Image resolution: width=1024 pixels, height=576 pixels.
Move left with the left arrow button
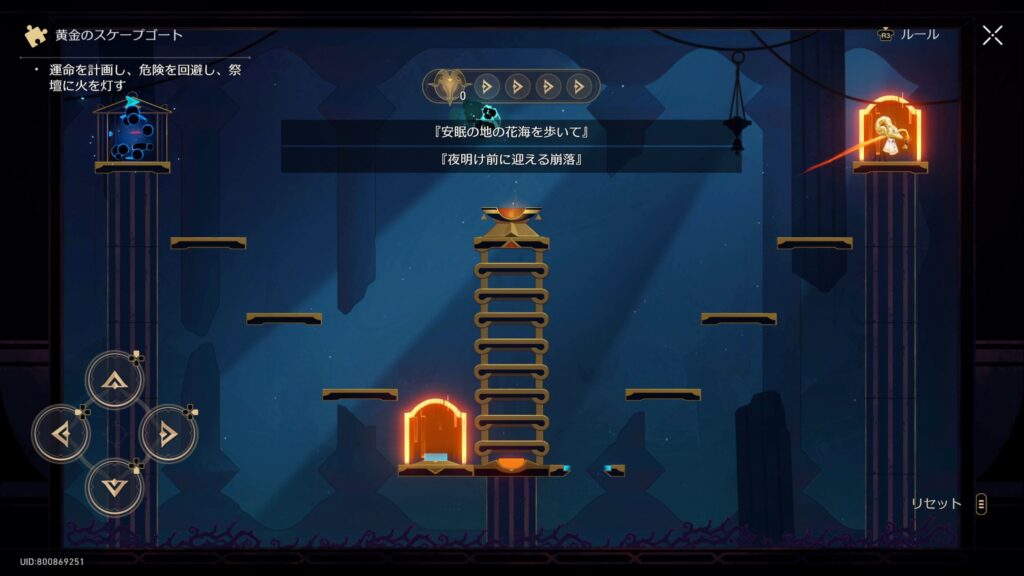[x=61, y=434]
